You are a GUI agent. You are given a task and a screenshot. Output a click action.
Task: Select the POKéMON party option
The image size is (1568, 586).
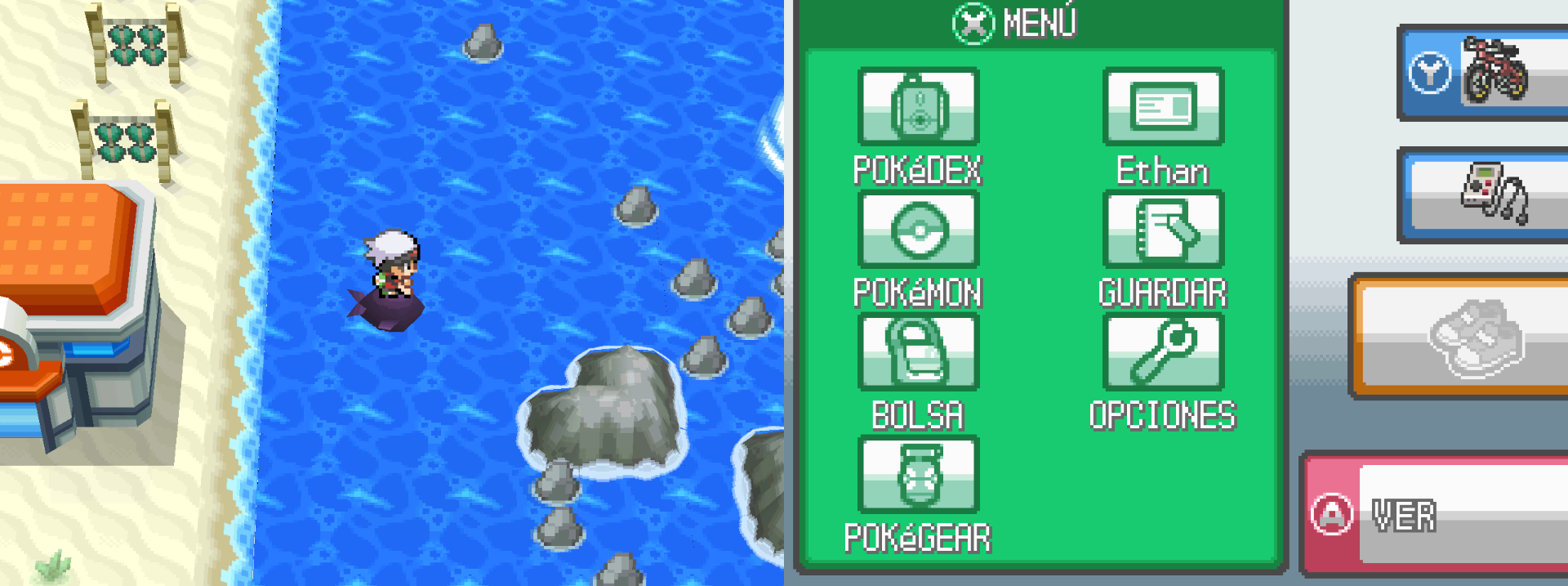click(918, 230)
